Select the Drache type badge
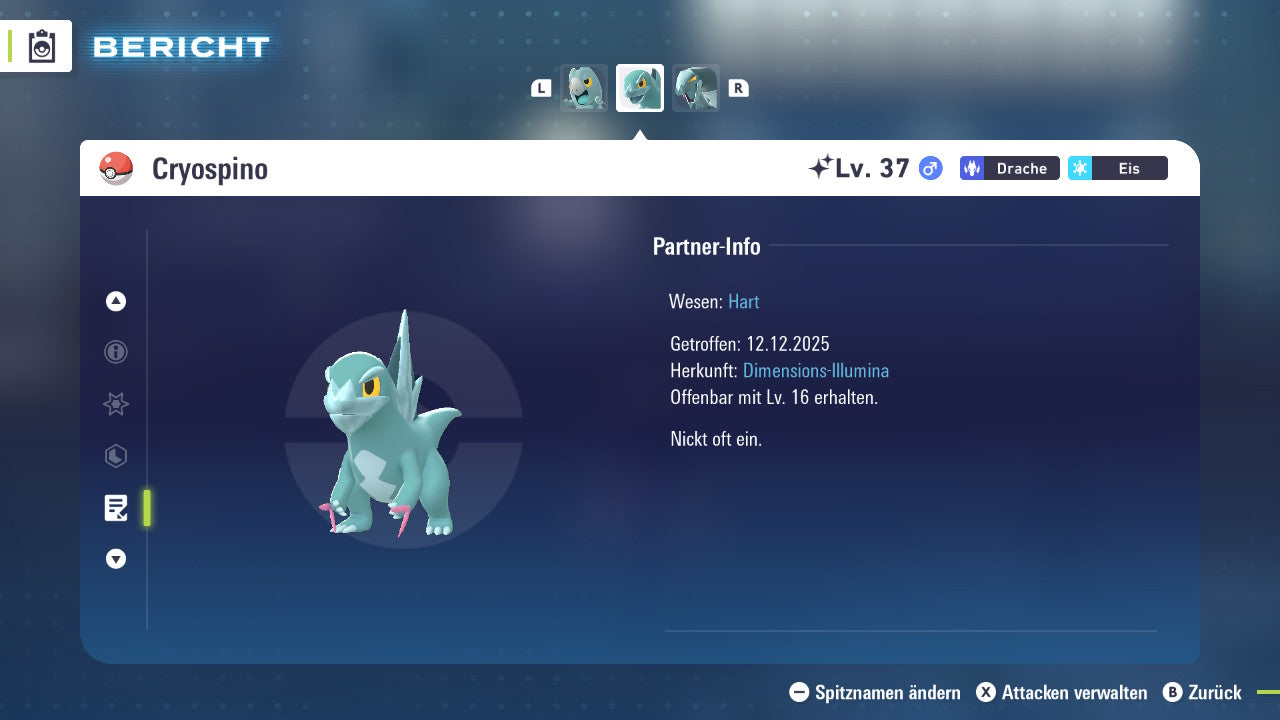1280x720 pixels. [x=1009, y=168]
